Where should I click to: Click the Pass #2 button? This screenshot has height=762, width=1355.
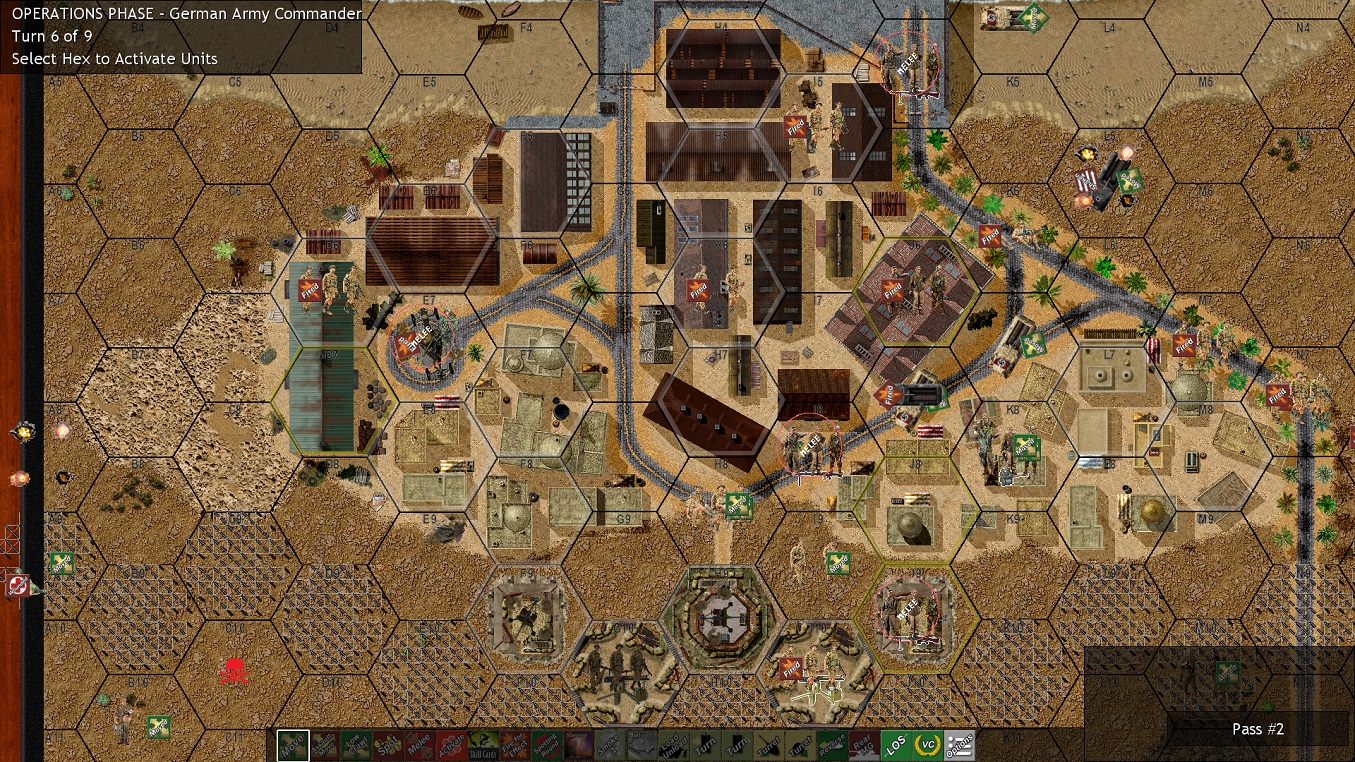click(1257, 729)
